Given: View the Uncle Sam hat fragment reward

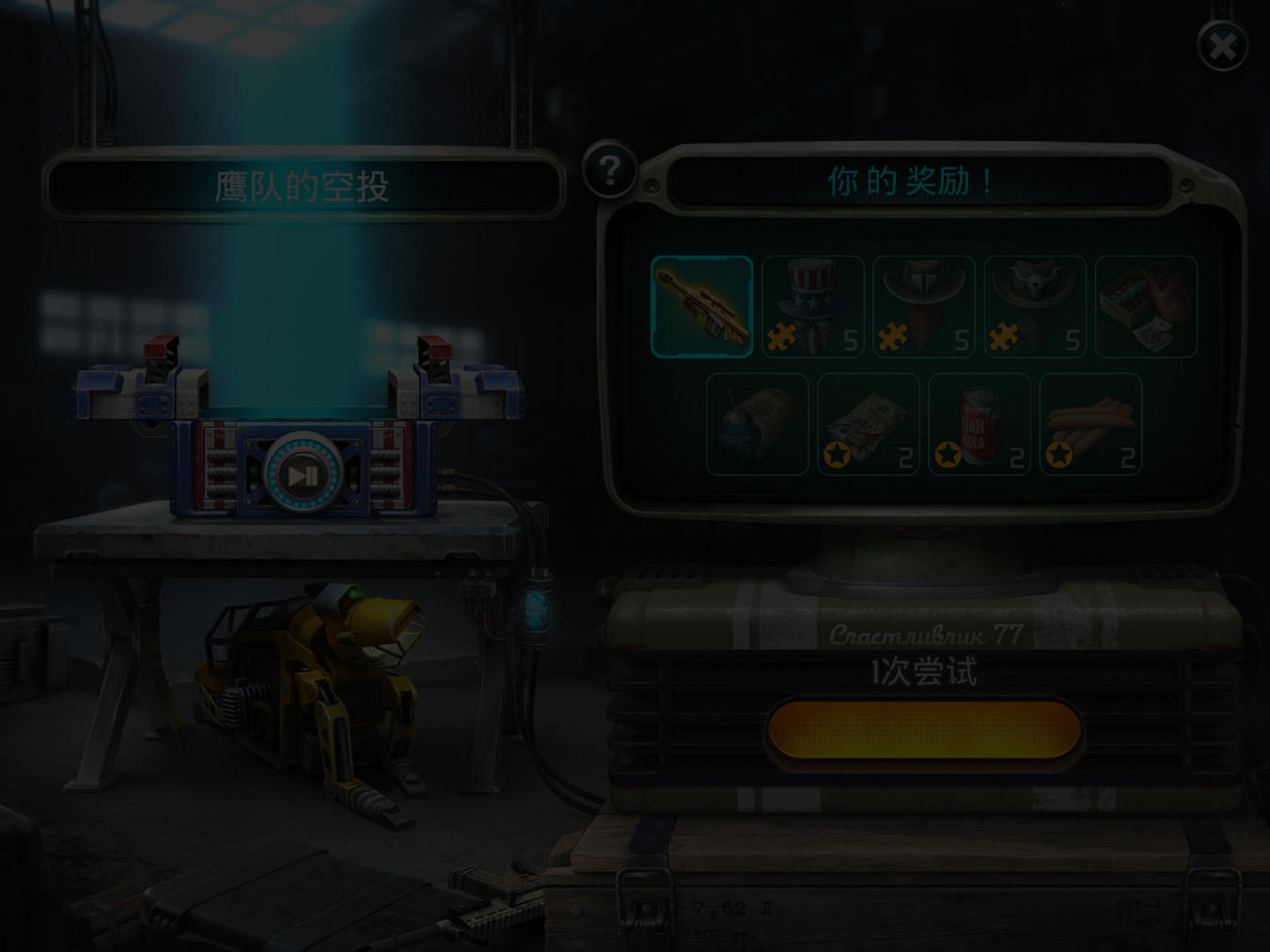Looking at the screenshot, I should click(812, 301).
